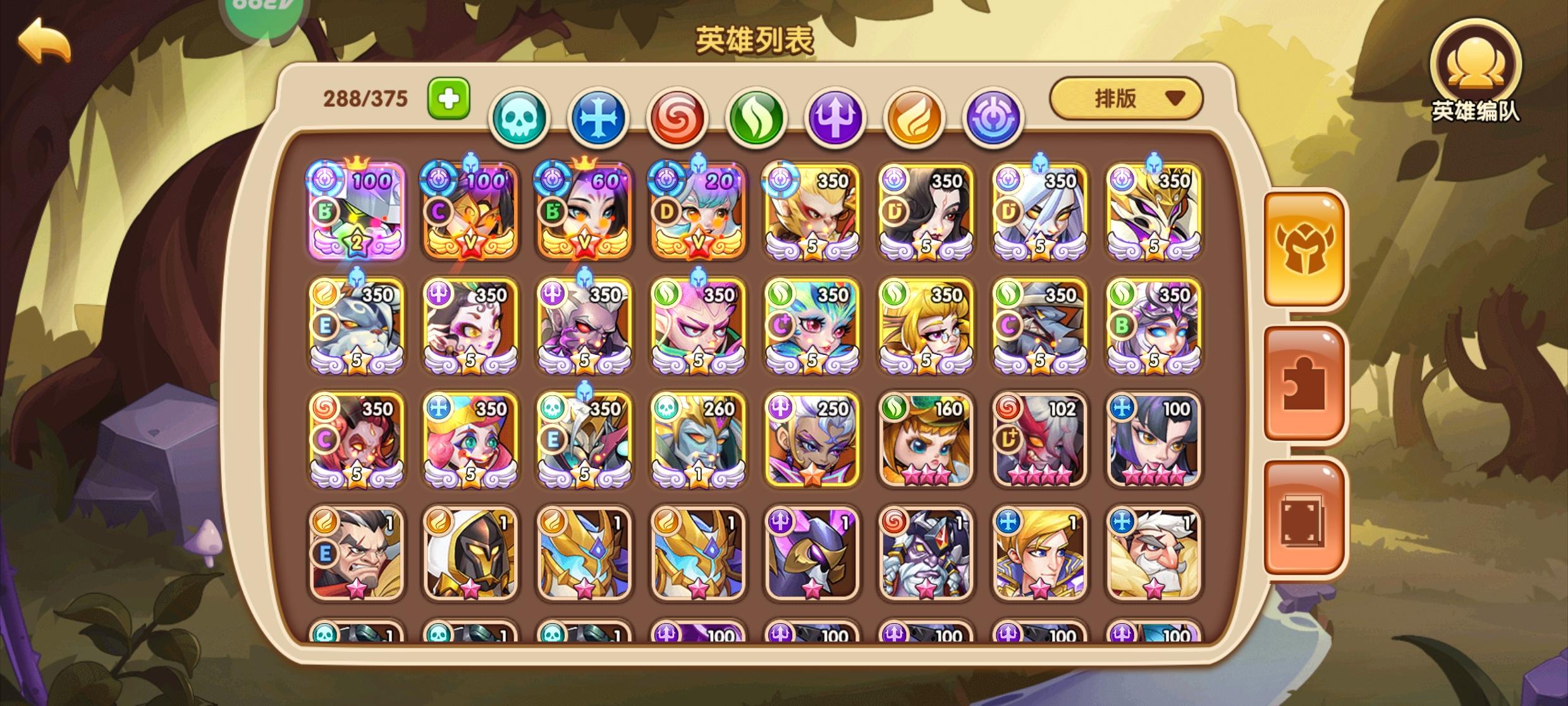The height and width of the screenshot is (706, 1568).
Task: Select the dark faction skull filter
Action: [520, 118]
